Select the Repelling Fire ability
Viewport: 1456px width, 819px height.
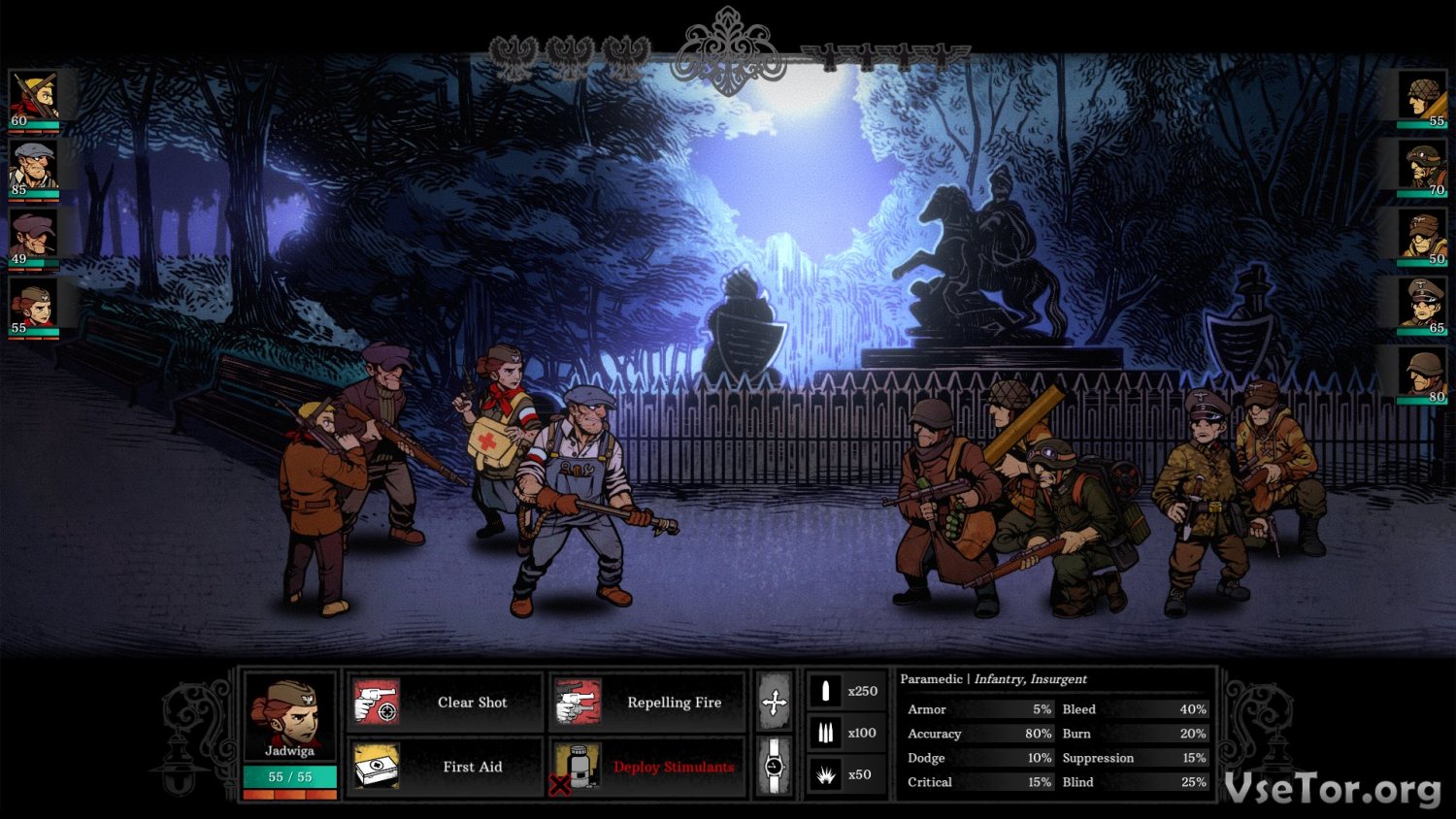pyautogui.click(x=648, y=703)
